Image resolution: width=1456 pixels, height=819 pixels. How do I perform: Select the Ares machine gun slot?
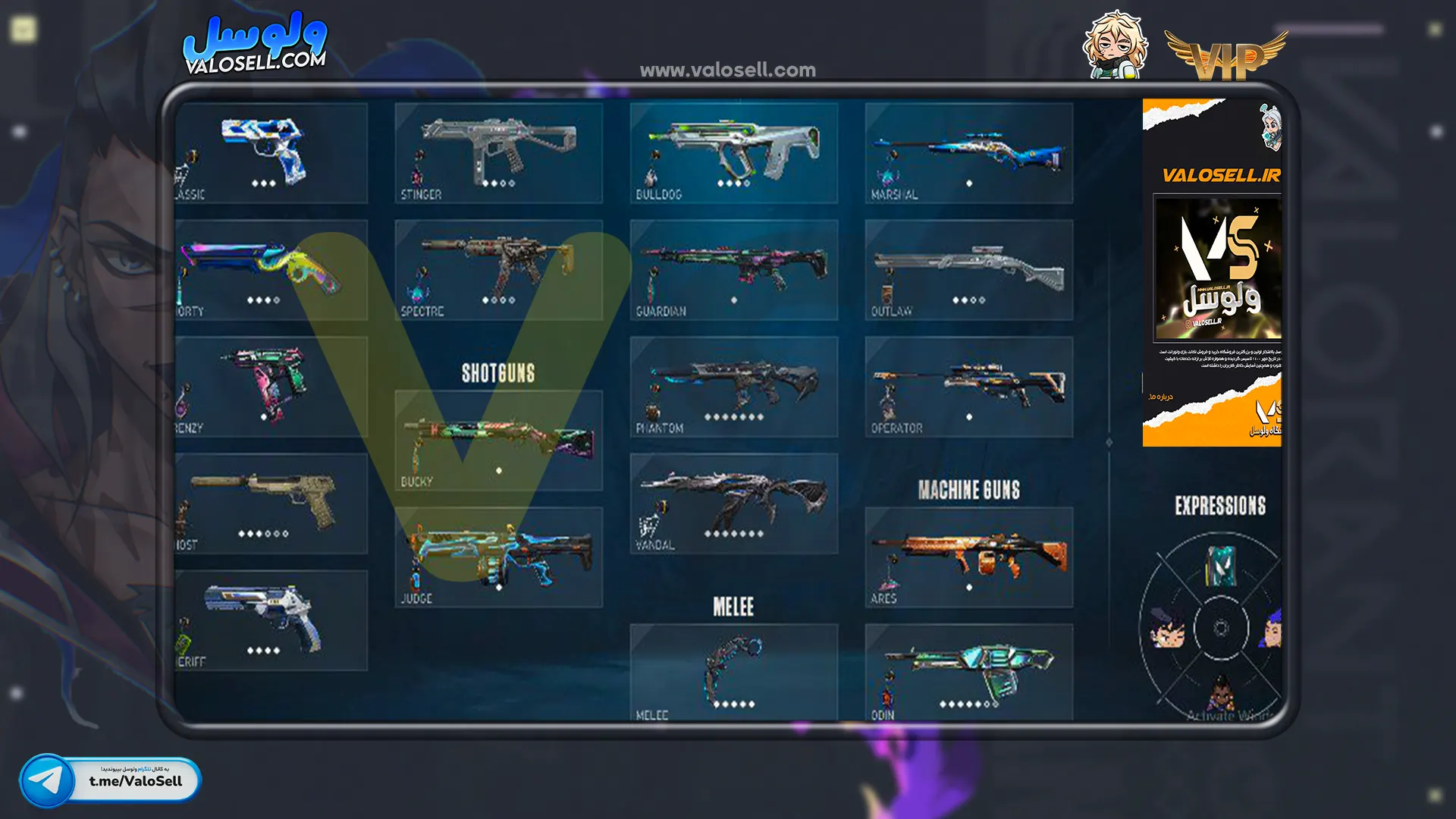[968, 557]
